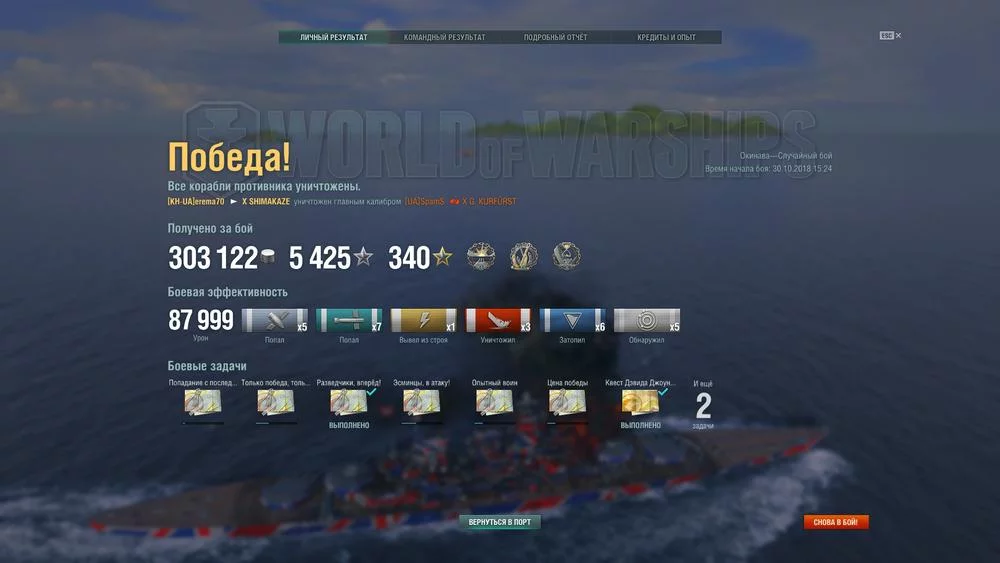This screenshot has height=563, width=1000.
Task: Click the Обнаружил spotted ribbon
Action: pyautogui.click(x=646, y=321)
